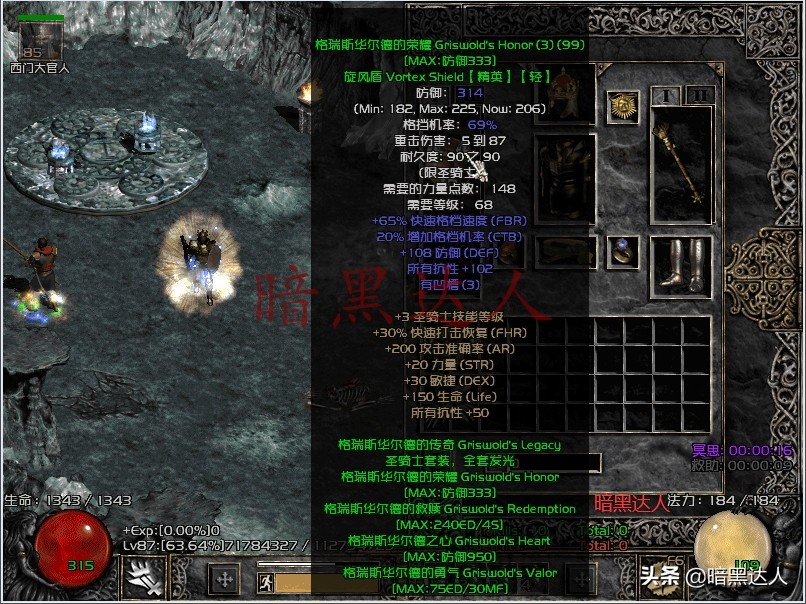806x604 pixels.
Task: Select the golden scepter weapon slot
Action: tap(681, 163)
